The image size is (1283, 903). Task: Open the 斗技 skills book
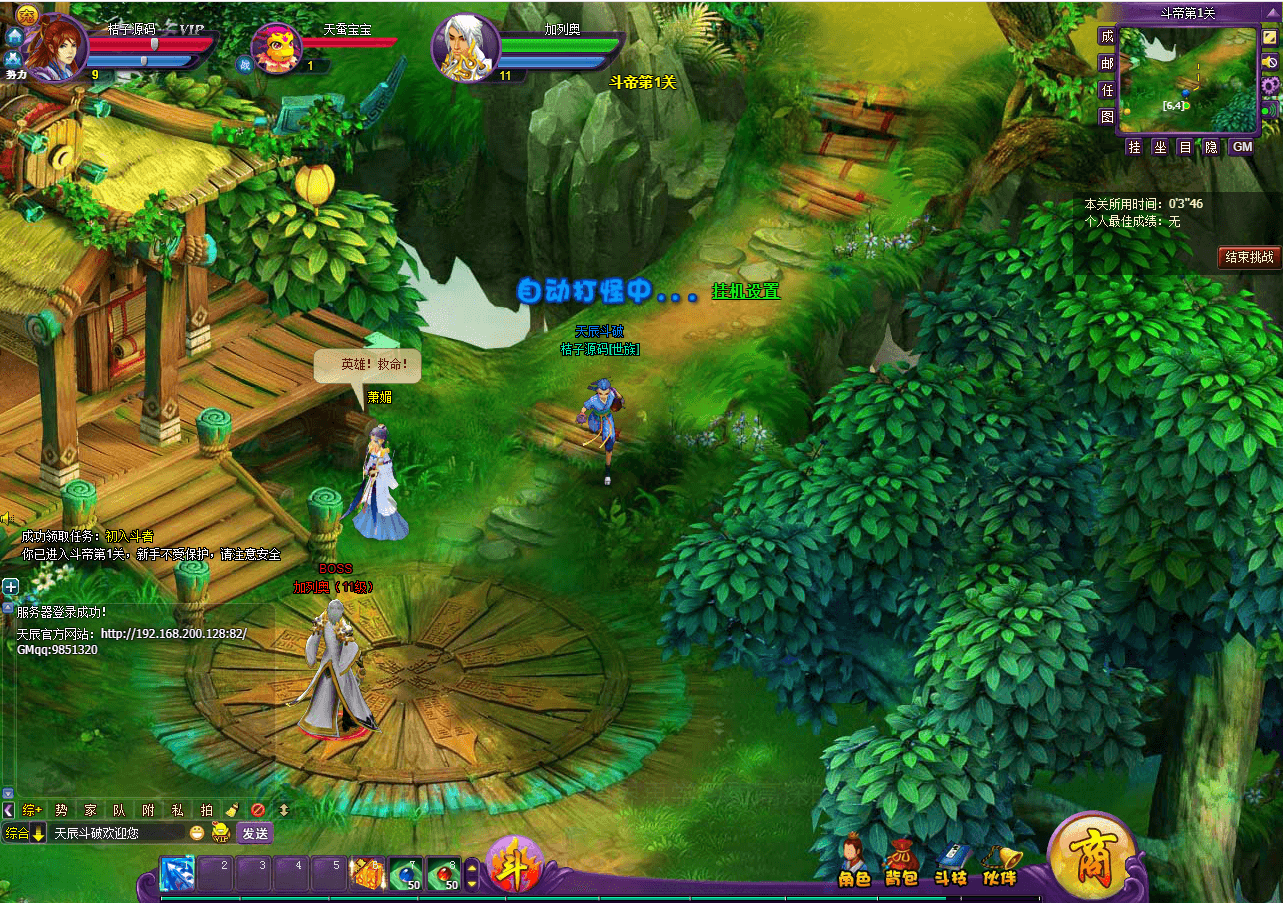pyautogui.click(x=951, y=864)
